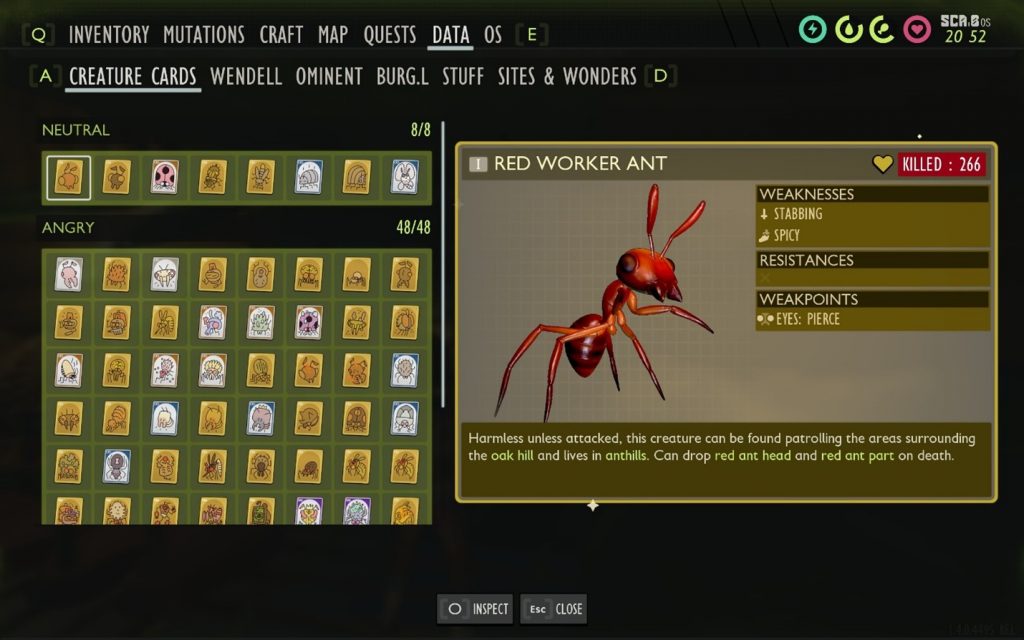
Task: Open Sites & Wonders section
Action: (567, 77)
